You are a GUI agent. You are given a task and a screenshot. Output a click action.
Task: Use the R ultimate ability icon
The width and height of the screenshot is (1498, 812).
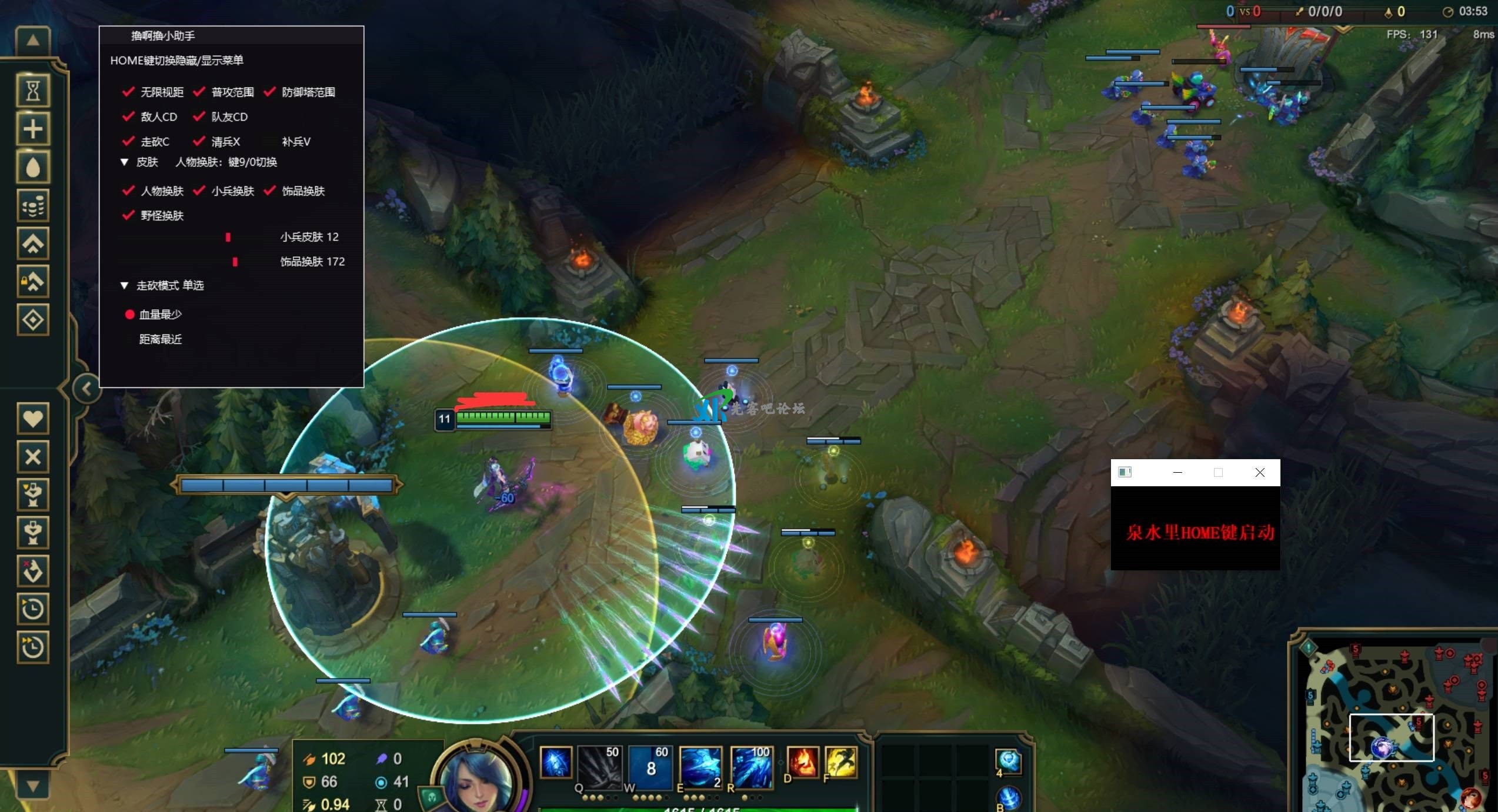pyautogui.click(x=751, y=767)
